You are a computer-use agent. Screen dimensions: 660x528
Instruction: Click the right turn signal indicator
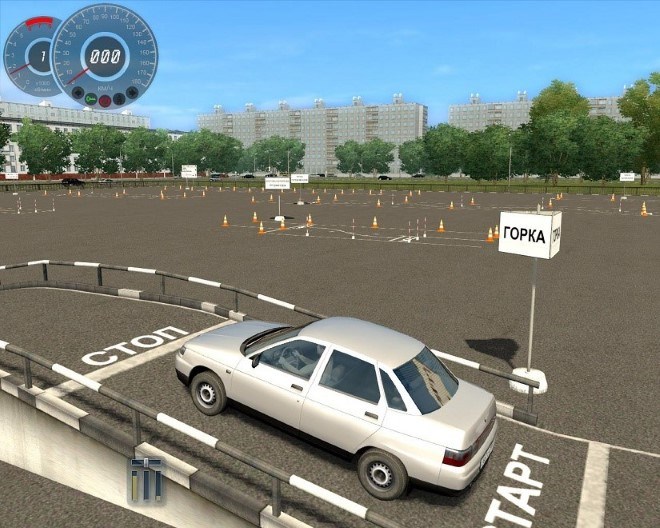click(131, 93)
